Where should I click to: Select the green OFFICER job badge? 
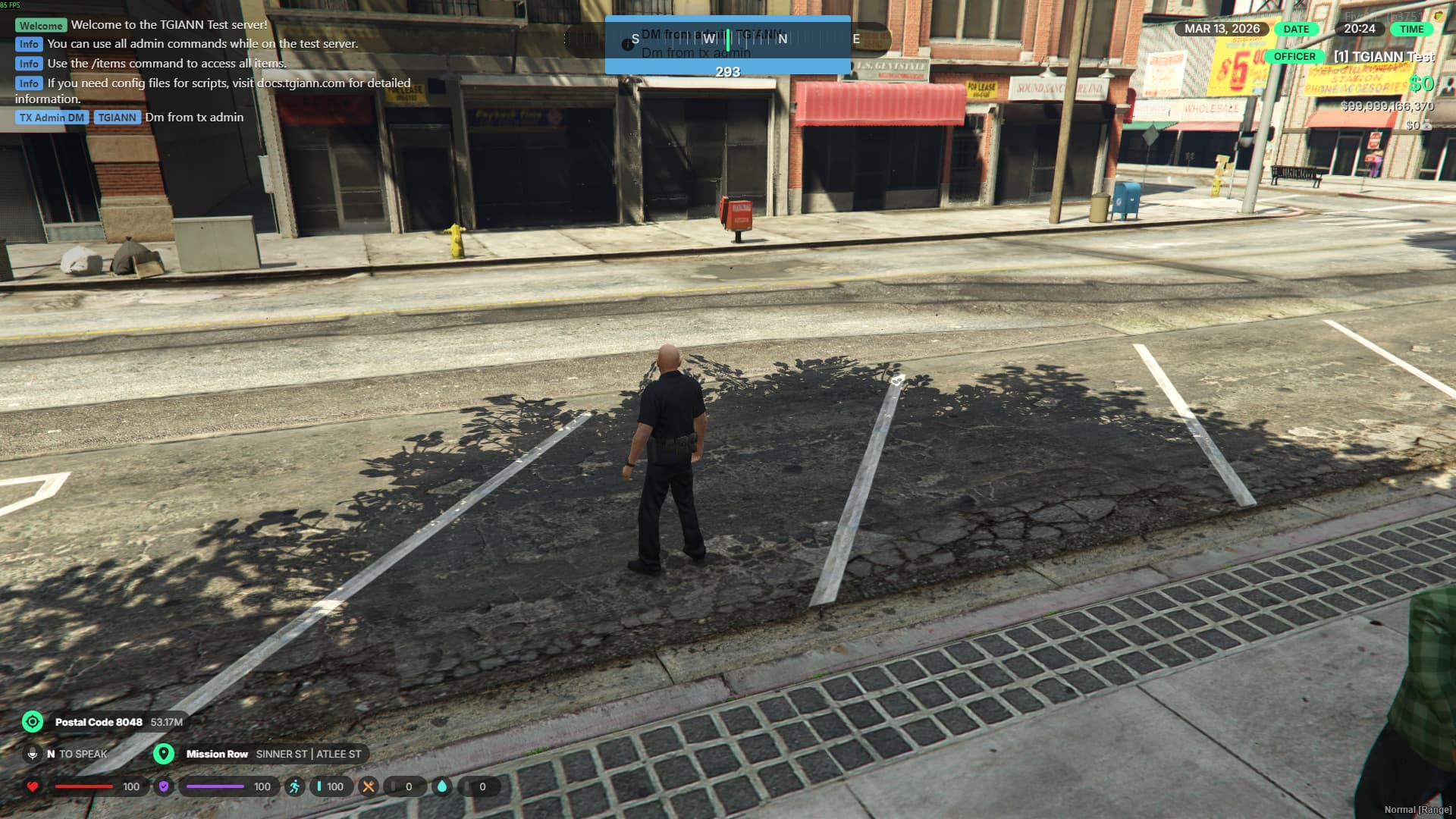coord(1294,56)
